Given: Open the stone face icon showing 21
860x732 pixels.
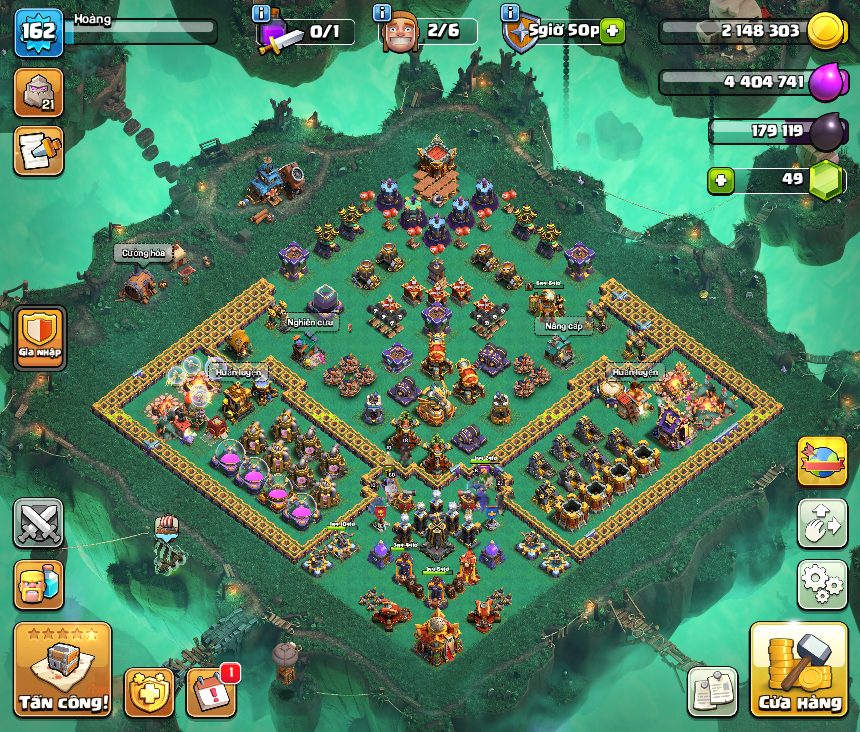Looking at the screenshot, I should [x=38, y=92].
